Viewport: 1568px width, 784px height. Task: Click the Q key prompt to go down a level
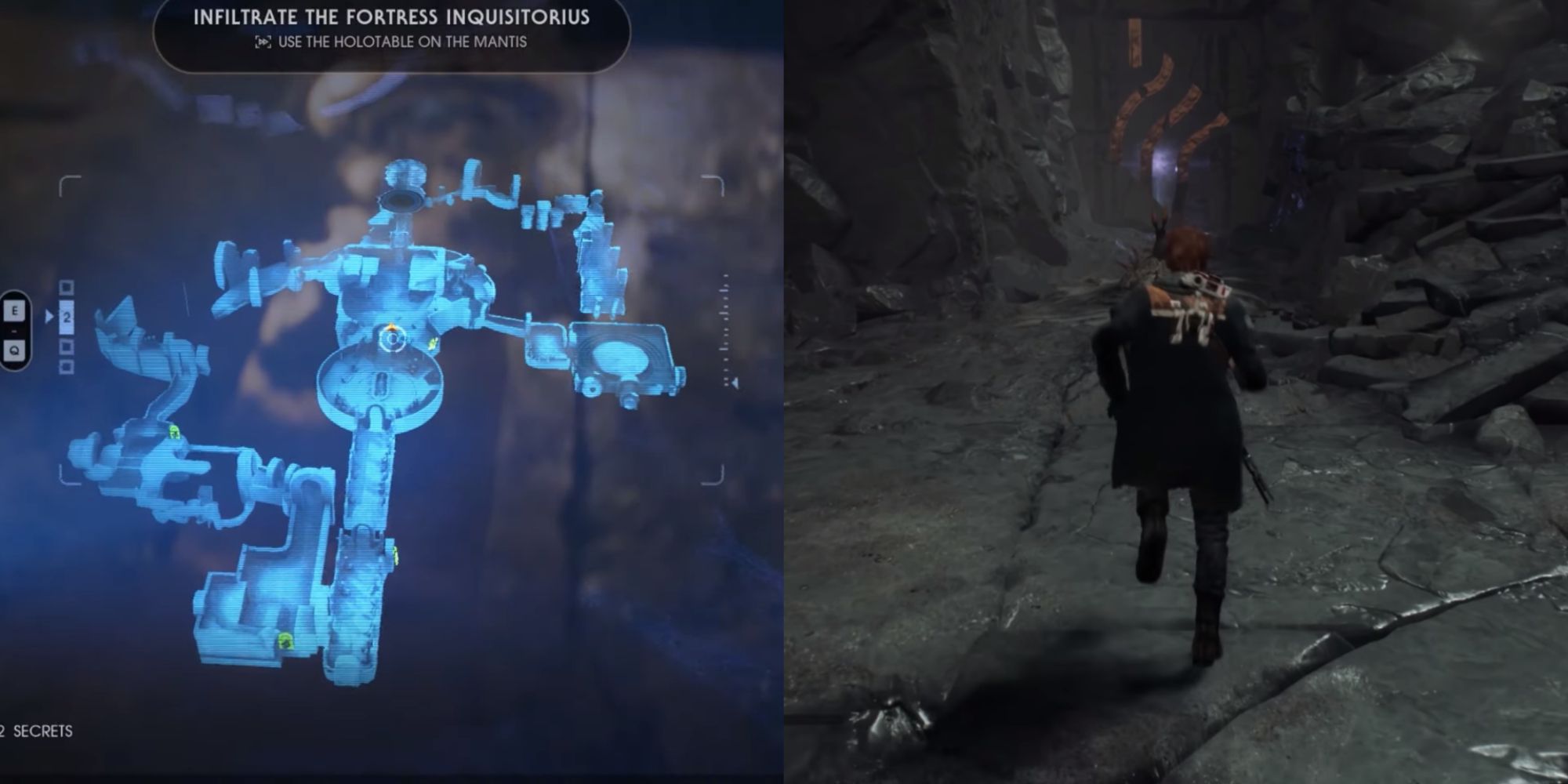(14, 351)
